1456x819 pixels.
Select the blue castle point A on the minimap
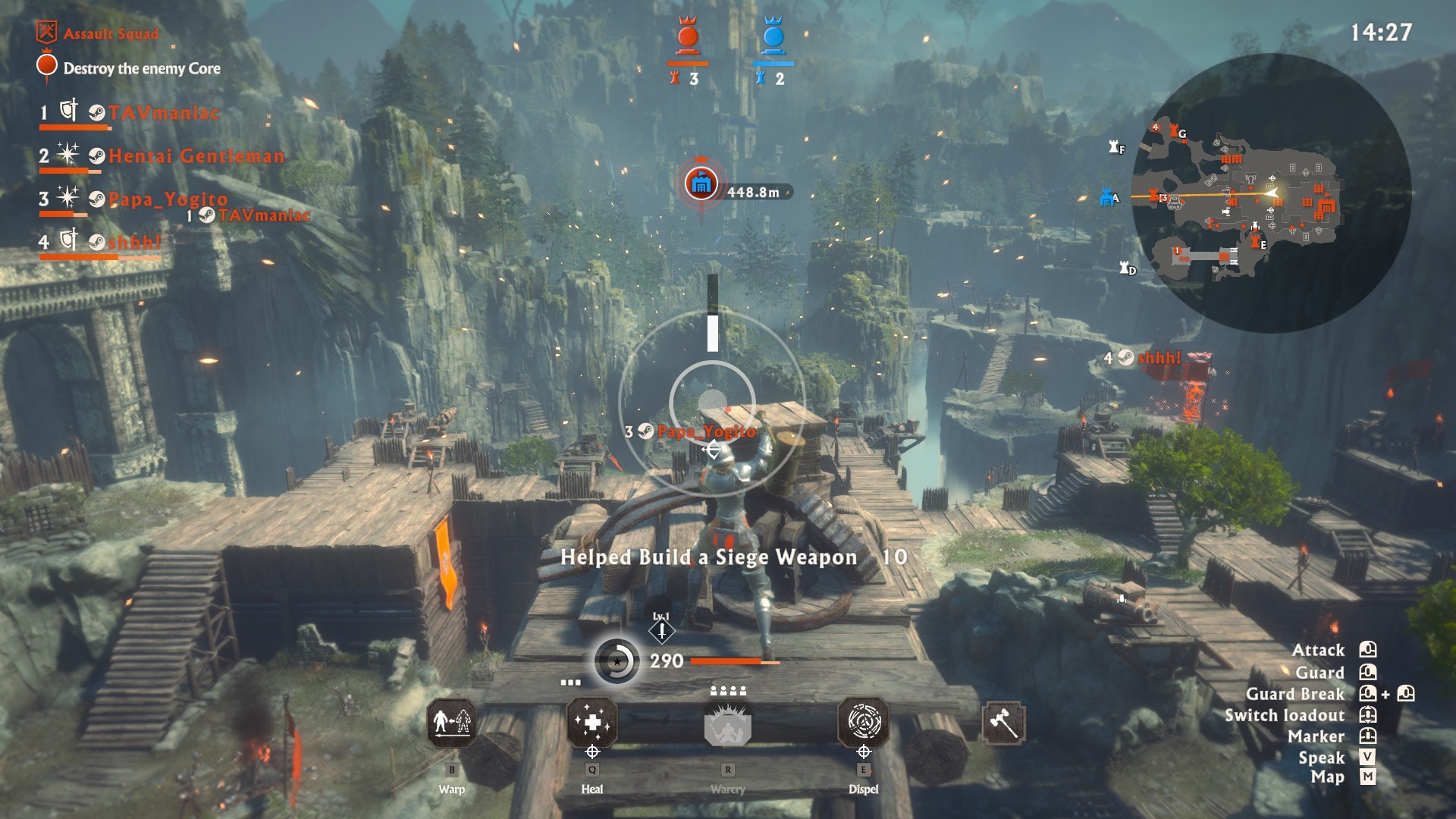1108,198
